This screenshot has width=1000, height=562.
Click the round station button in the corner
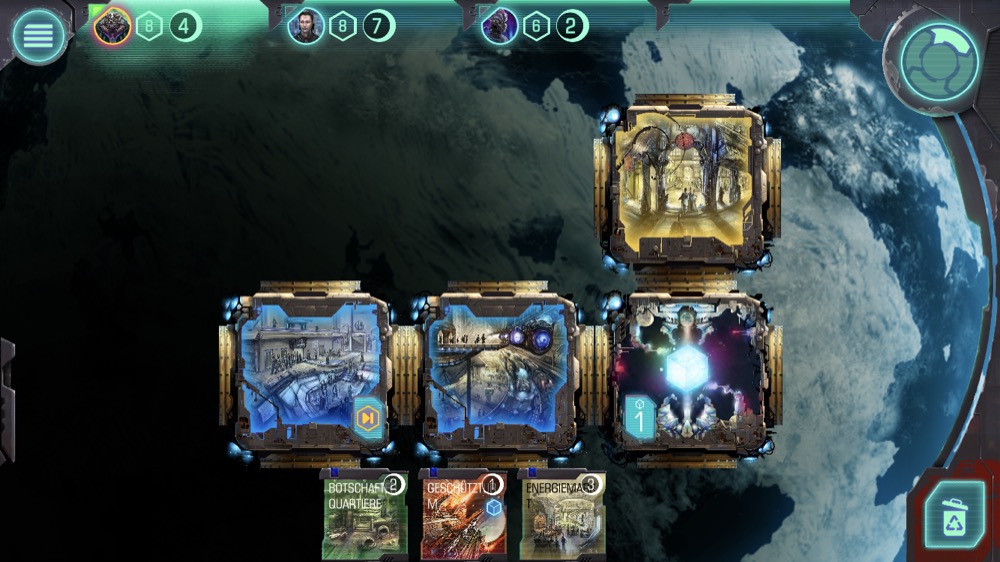(938, 62)
